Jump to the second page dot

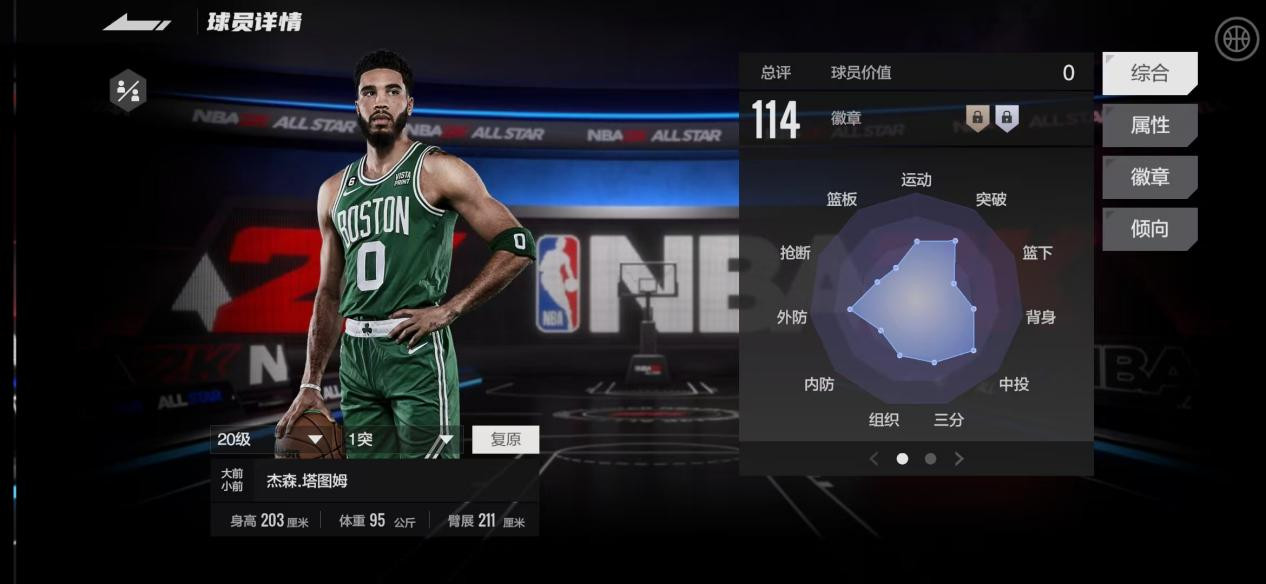click(931, 459)
